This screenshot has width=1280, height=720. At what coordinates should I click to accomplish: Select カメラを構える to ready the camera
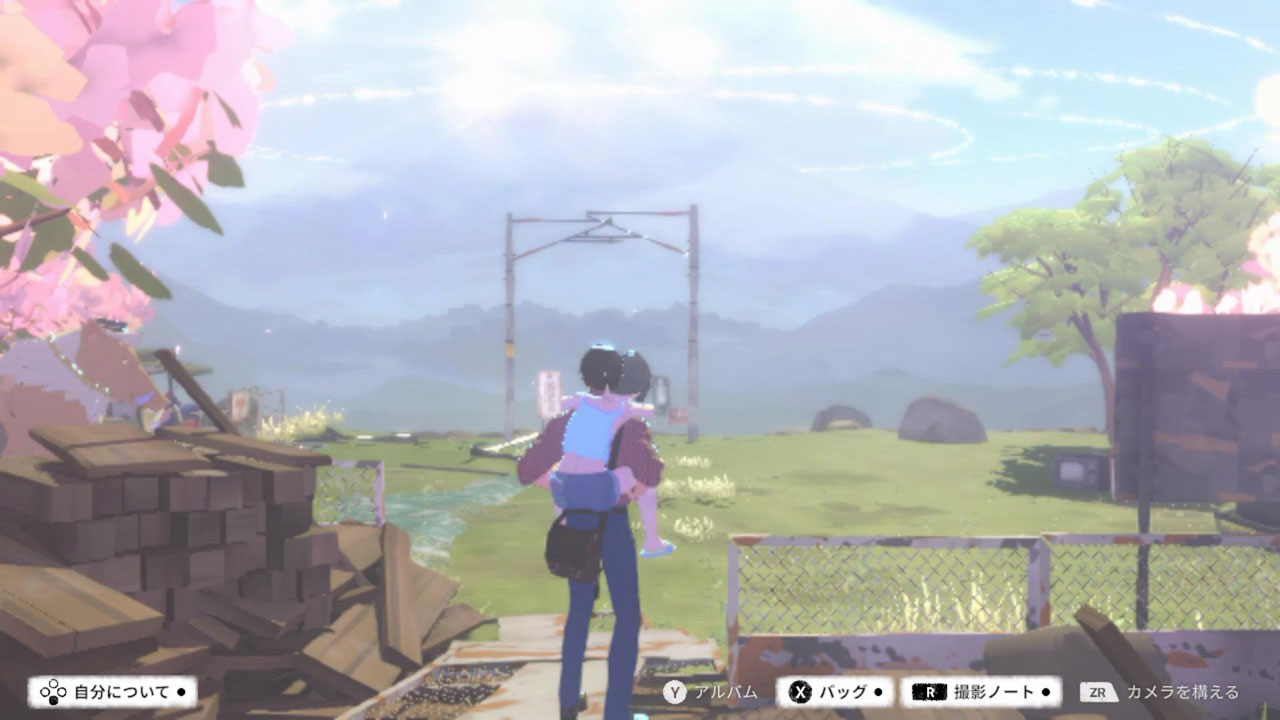tap(1160, 692)
